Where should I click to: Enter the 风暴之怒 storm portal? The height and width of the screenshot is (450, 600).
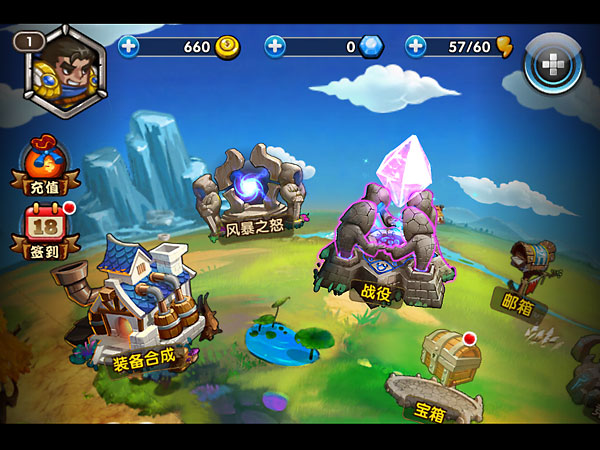248,195
